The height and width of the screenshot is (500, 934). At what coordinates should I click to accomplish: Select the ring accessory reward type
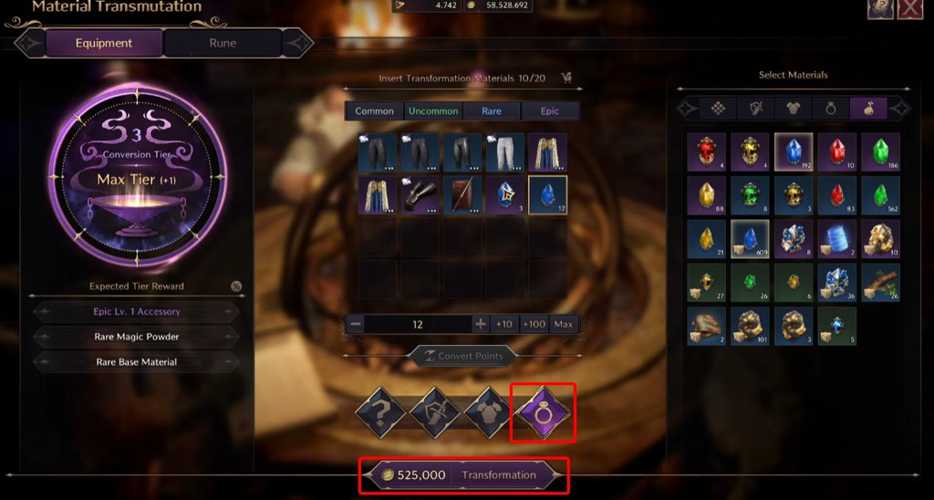click(x=543, y=412)
